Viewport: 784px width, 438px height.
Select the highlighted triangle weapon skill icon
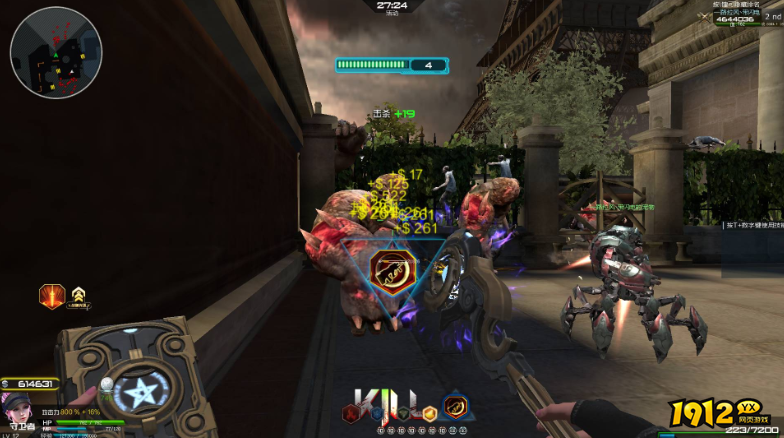pyautogui.click(x=455, y=407)
